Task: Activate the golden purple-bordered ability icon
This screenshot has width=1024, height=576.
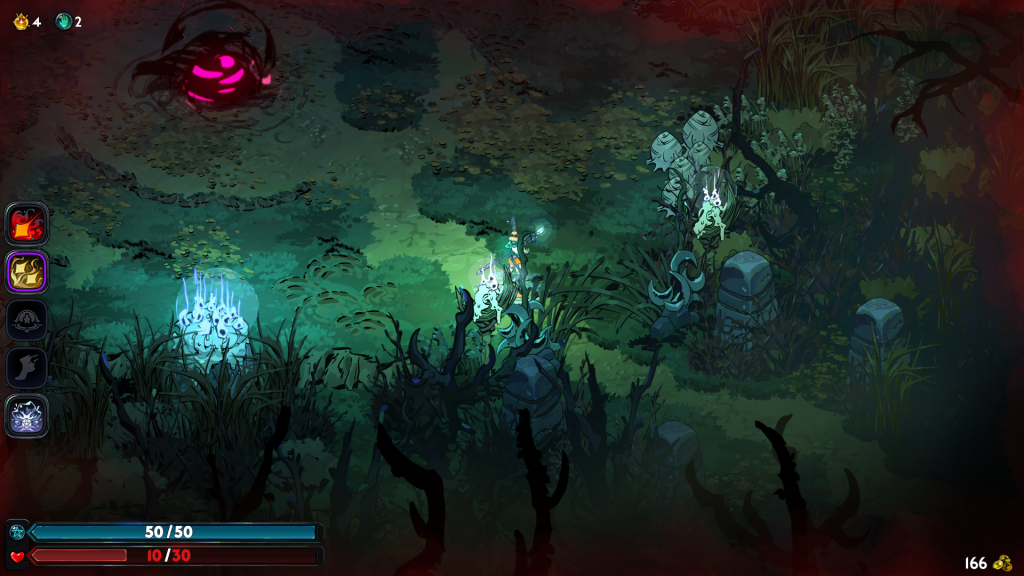Action: point(27,271)
